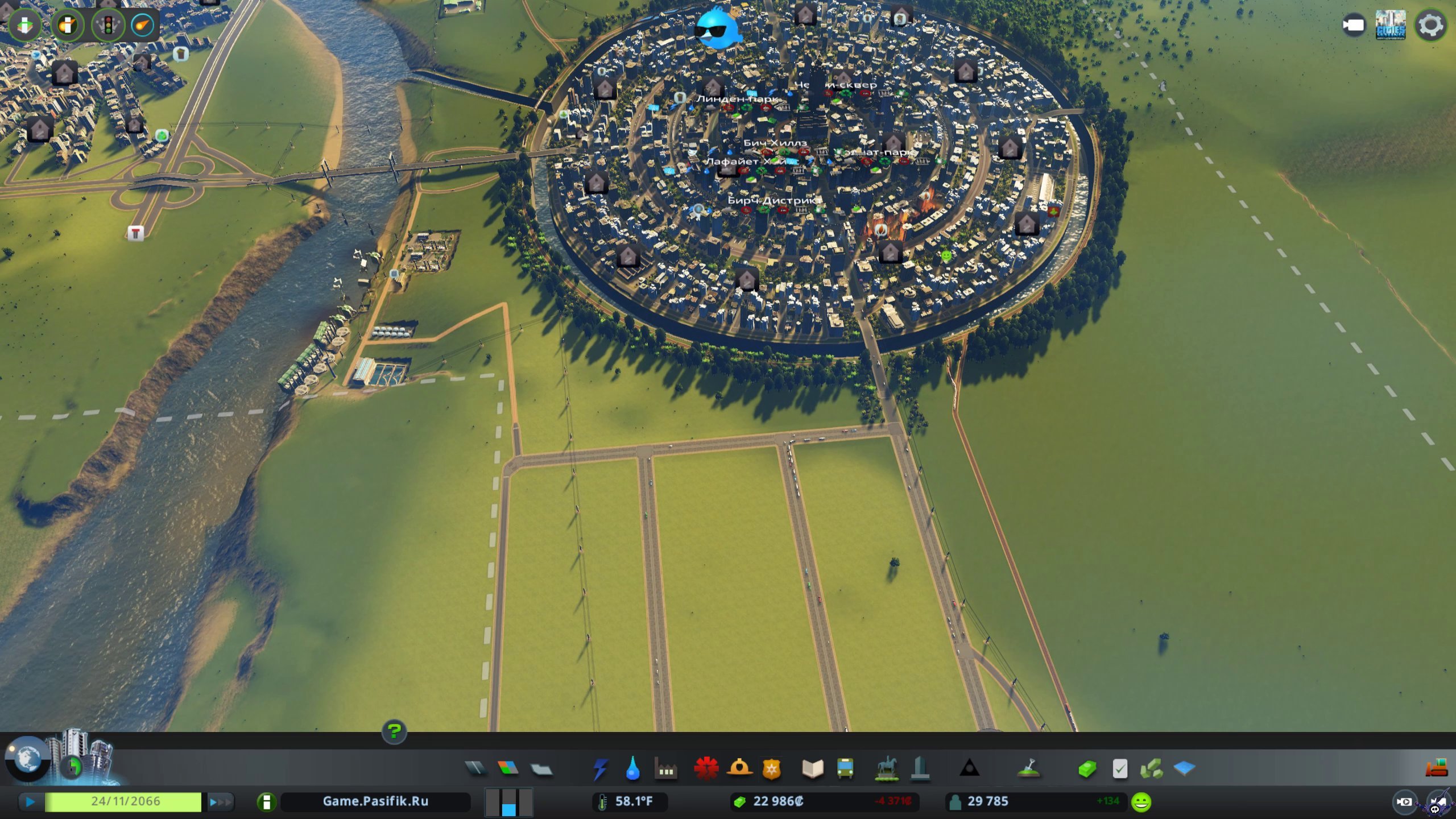This screenshot has width=1456, height=819.
Task: Open the Zoning tool
Action: [x=508, y=769]
